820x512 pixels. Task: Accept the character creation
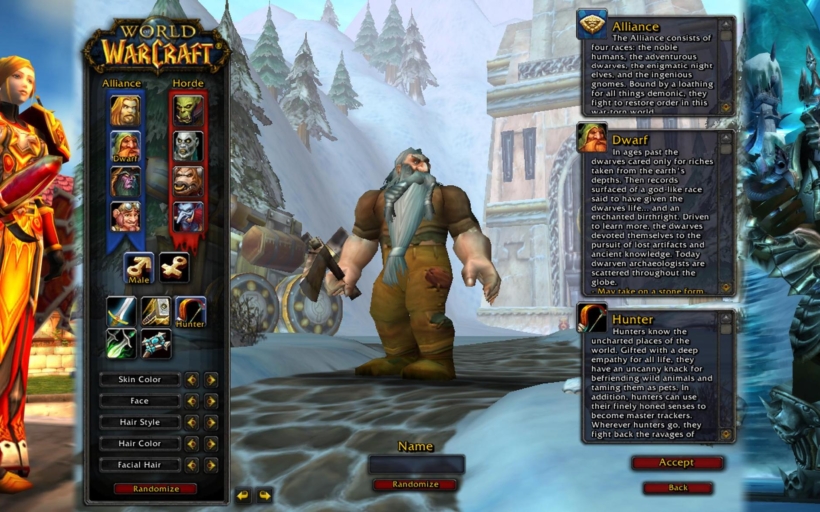pos(677,463)
